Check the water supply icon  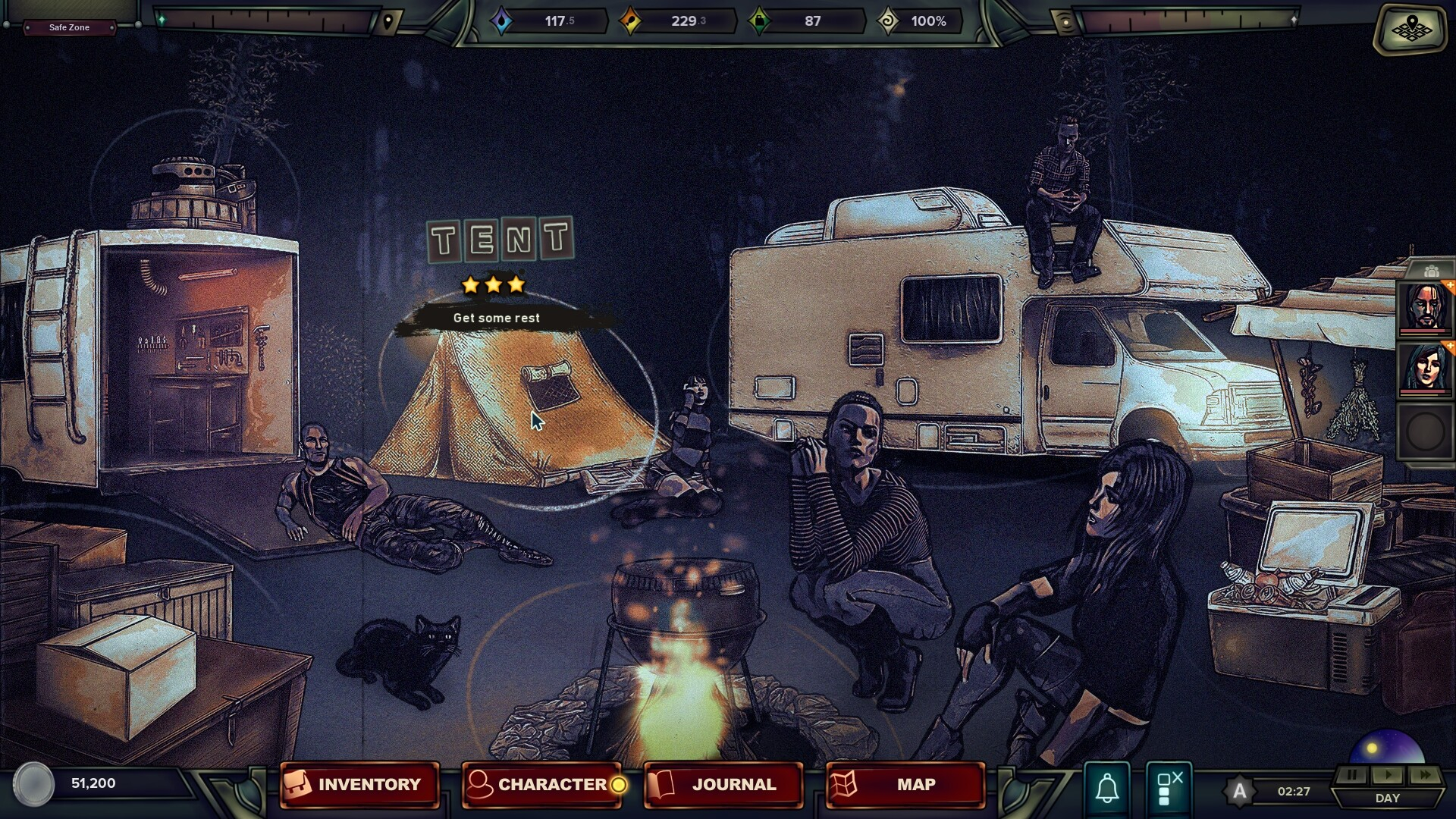point(502,21)
